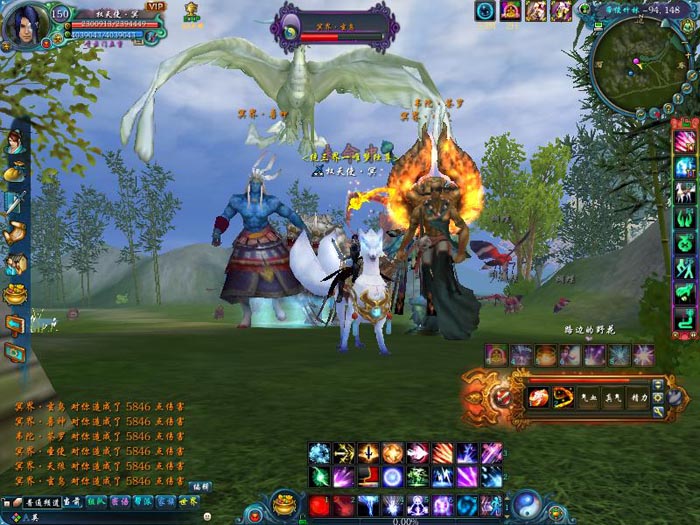Click the VIP badge near the player portrait
The image size is (700, 525).
click(155, 6)
